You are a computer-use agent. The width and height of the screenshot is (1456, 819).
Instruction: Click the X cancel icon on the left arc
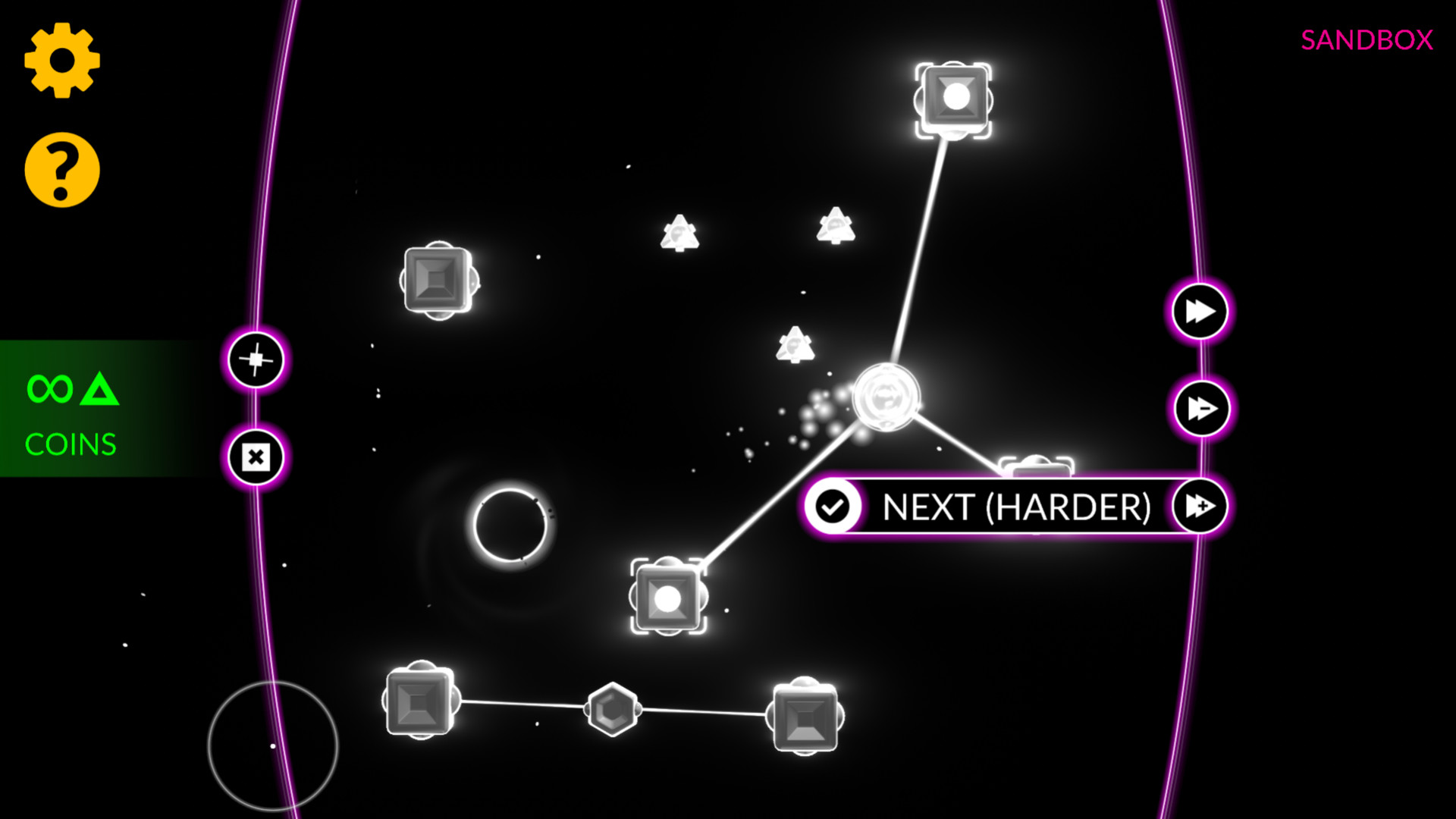click(x=256, y=457)
